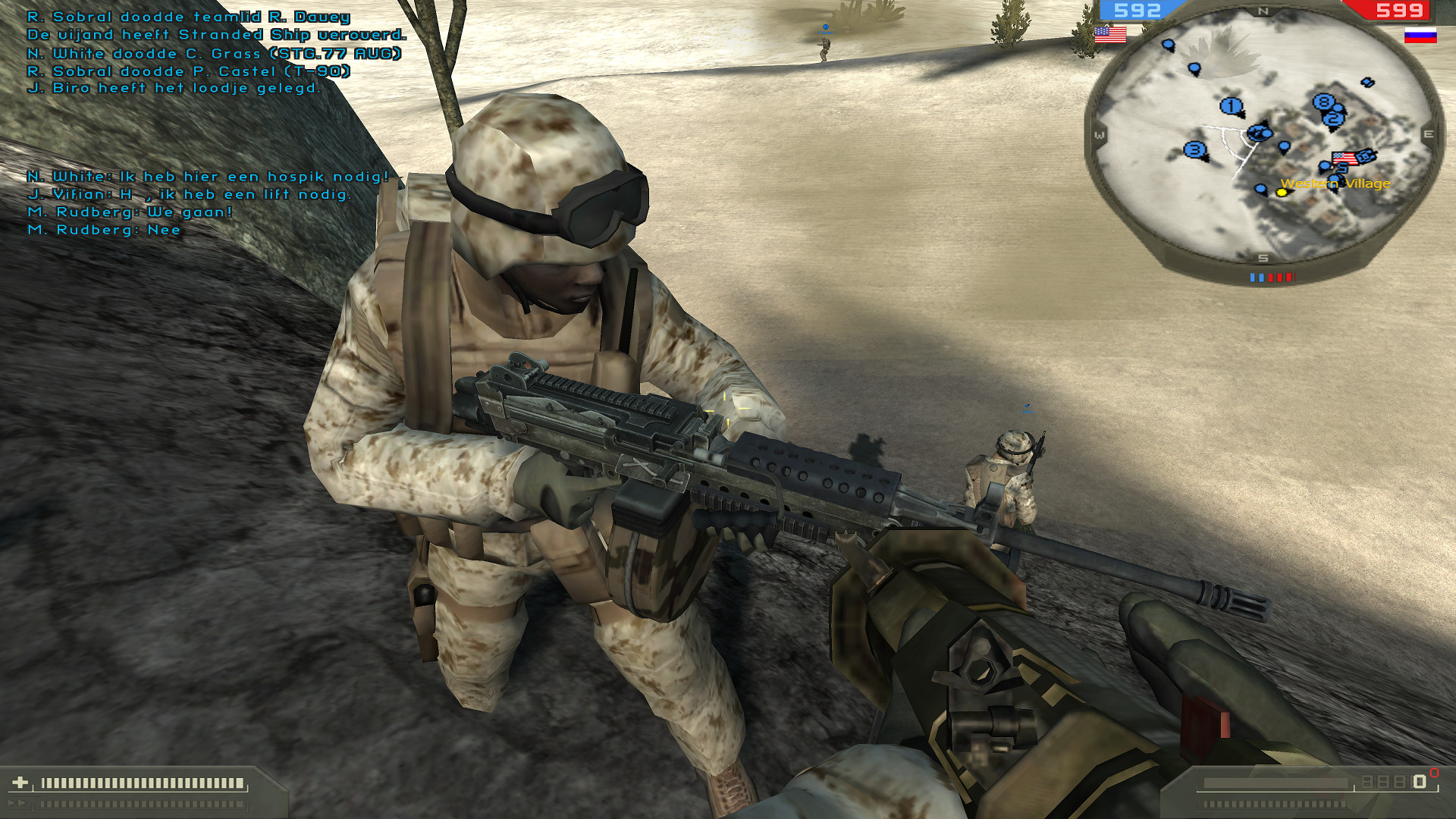Select squad marker 1 on the minimap
The width and height of the screenshot is (1456, 819).
(x=1232, y=105)
